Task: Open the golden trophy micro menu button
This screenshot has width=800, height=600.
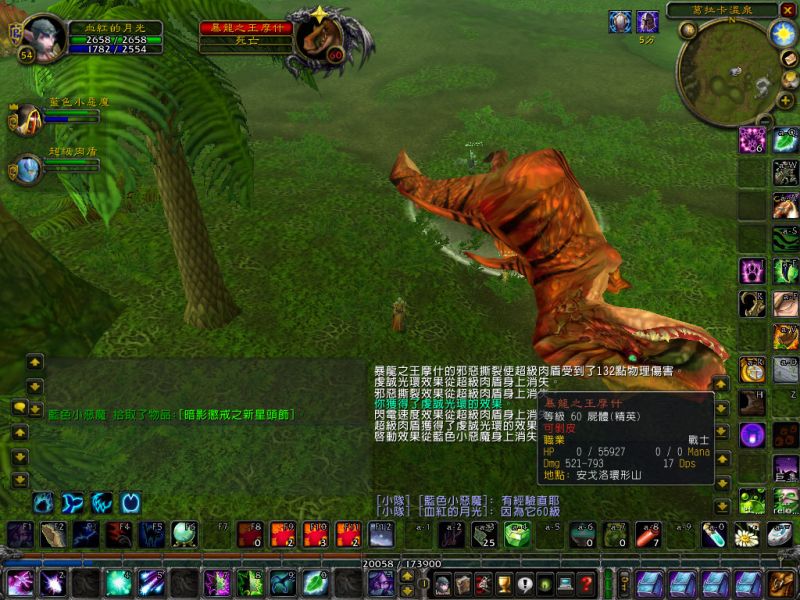Action: click(x=504, y=583)
